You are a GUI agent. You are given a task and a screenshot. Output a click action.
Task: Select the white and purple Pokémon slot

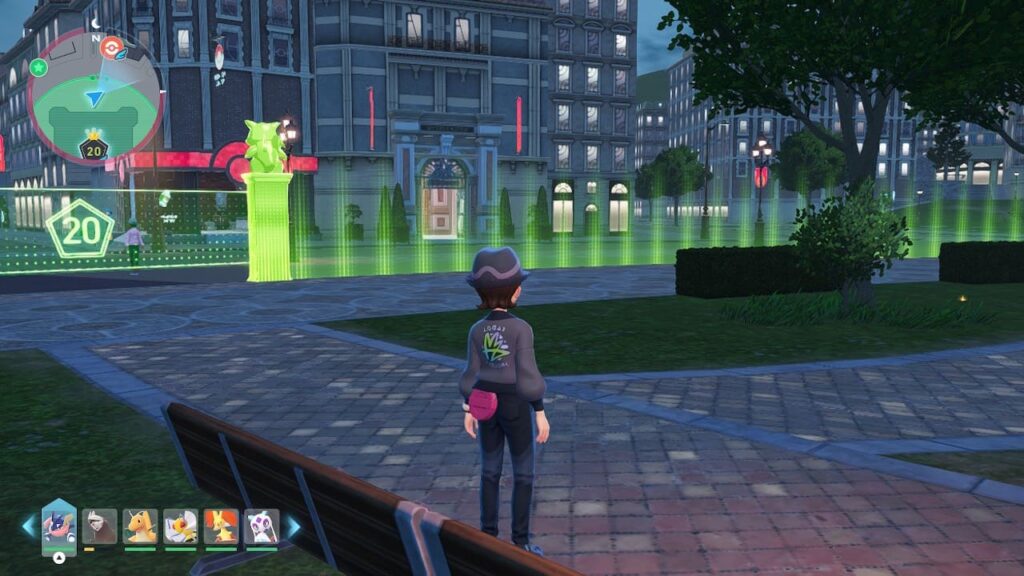pos(261,526)
